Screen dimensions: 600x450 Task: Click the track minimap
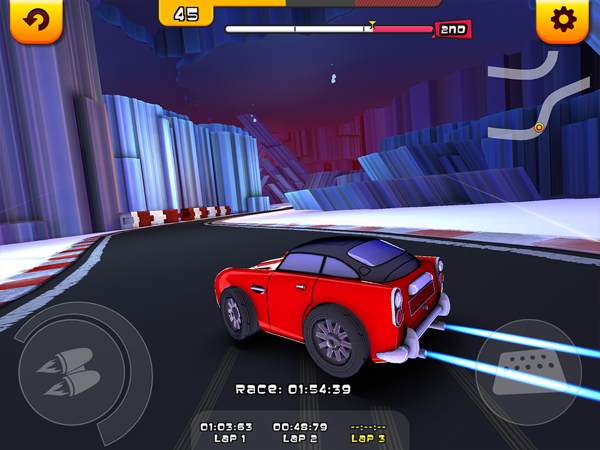524,97
